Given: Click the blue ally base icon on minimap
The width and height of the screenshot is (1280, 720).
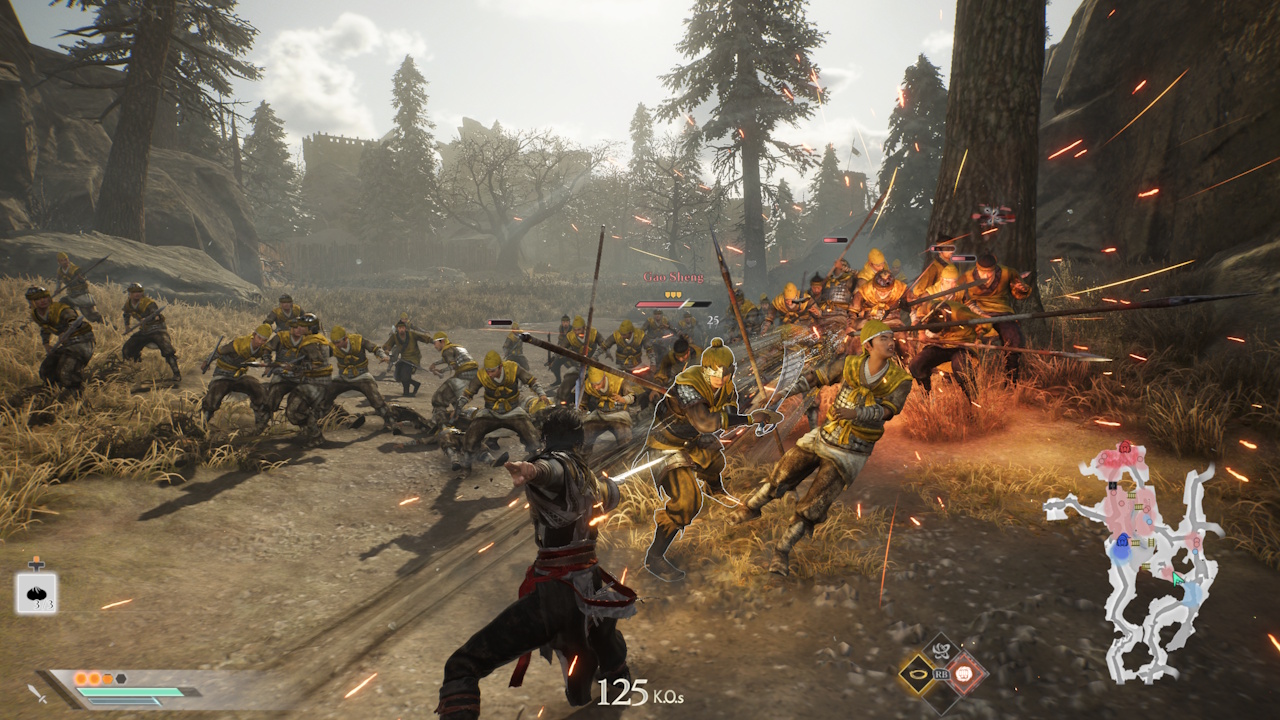Looking at the screenshot, I should 1123,541.
